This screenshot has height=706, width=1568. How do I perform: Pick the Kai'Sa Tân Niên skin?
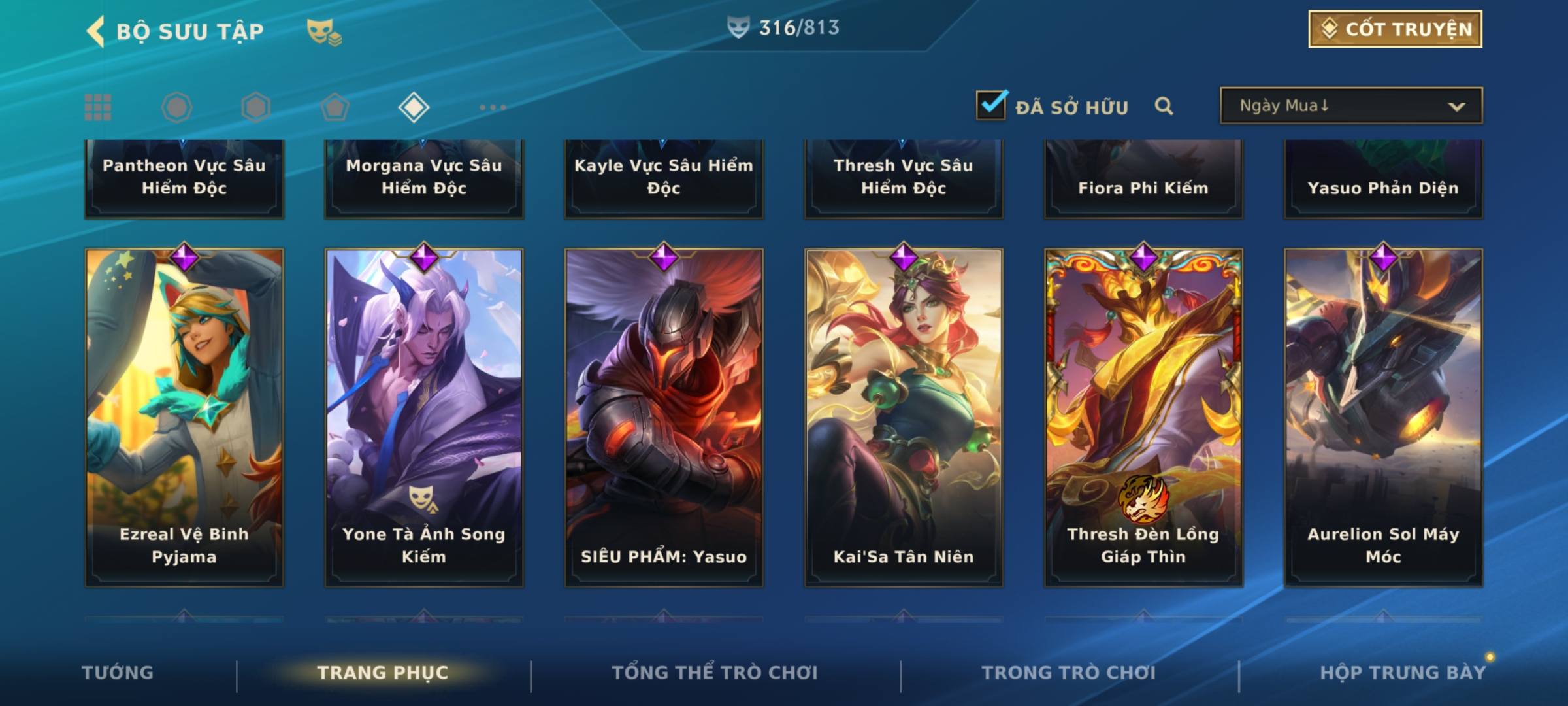[x=904, y=417]
